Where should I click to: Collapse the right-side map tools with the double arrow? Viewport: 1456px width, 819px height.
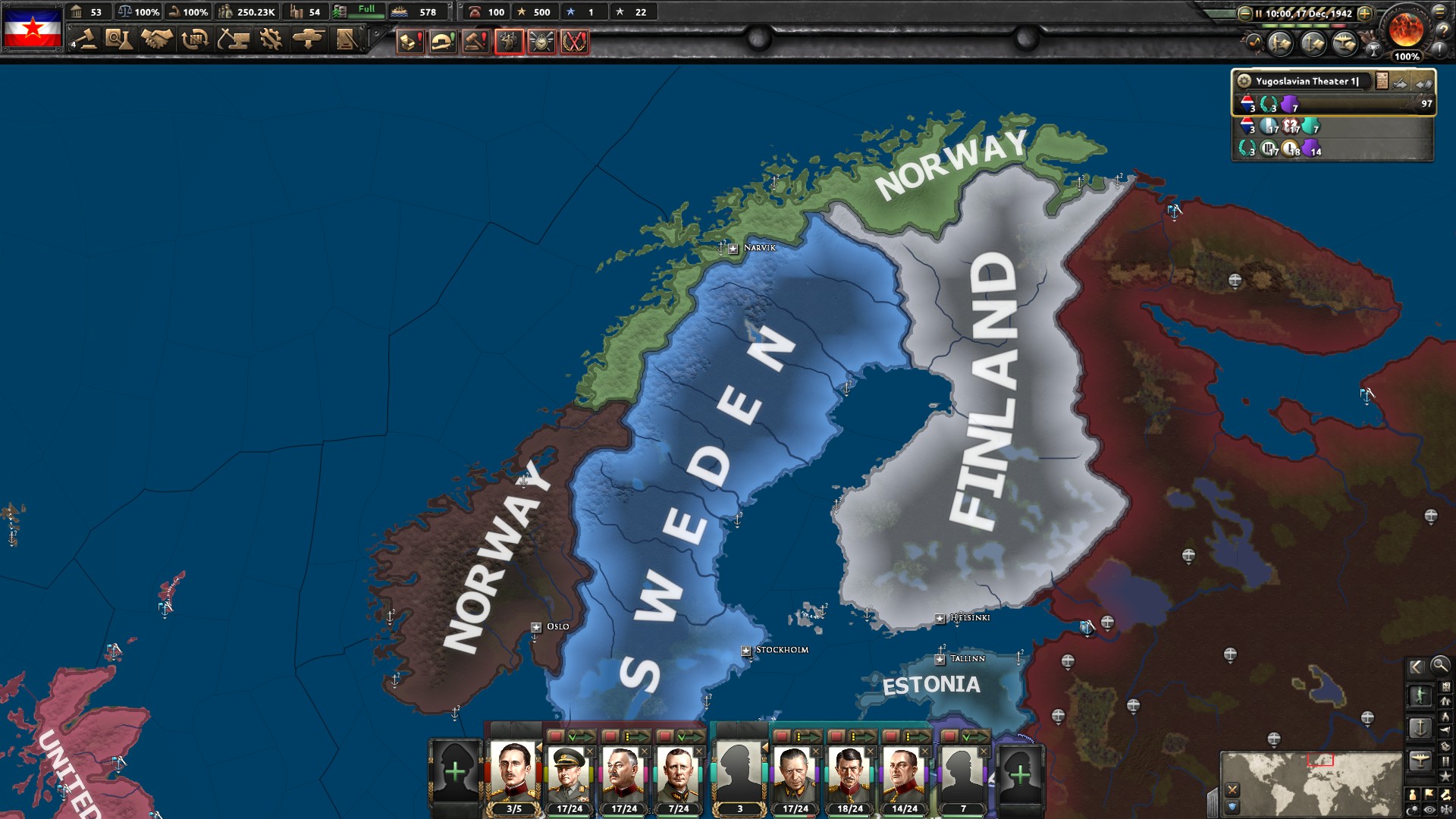click(1417, 667)
